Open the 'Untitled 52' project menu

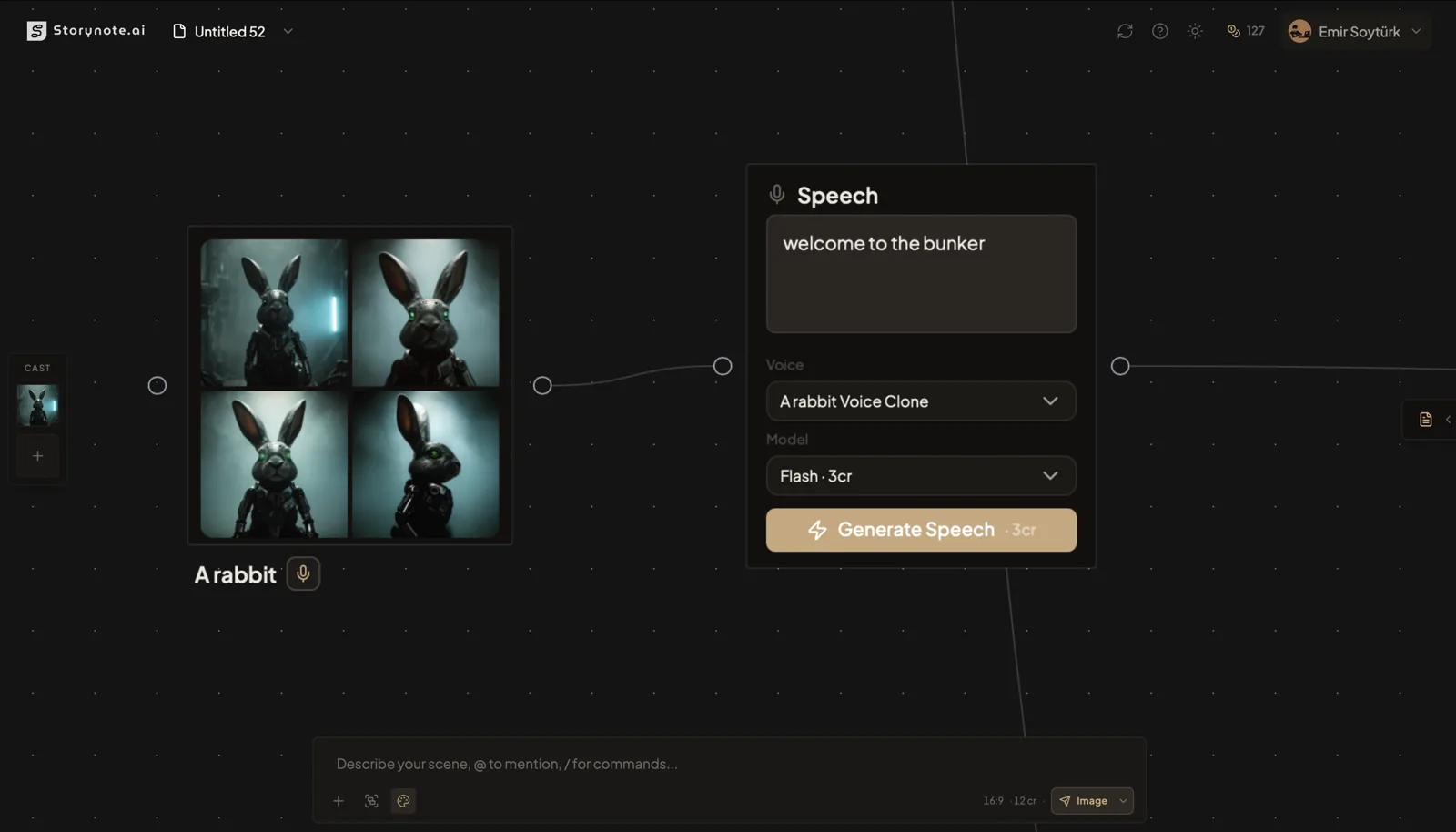(229, 31)
